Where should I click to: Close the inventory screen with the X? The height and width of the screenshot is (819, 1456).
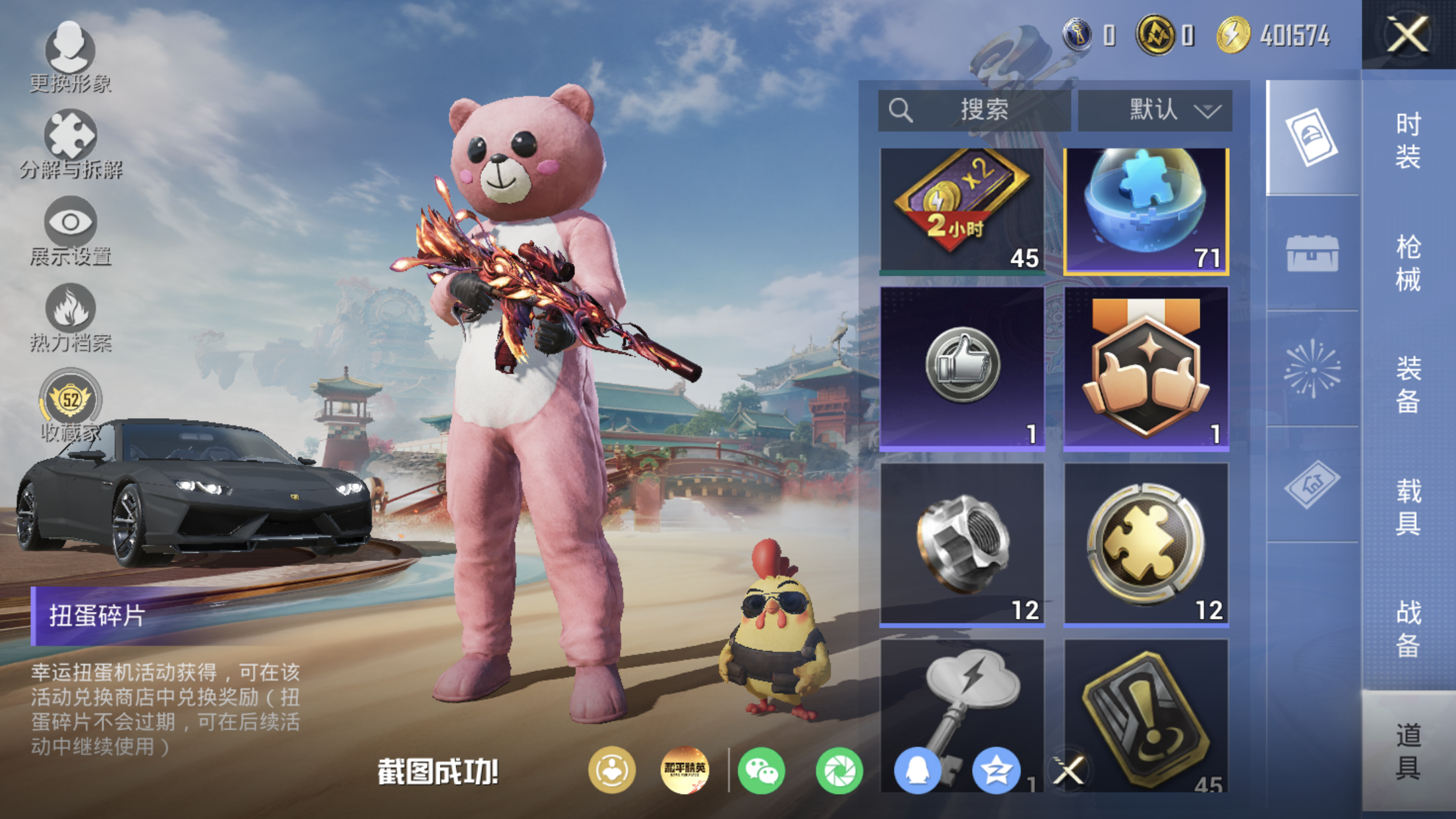pyautogui.click(x=1407, y=34)
